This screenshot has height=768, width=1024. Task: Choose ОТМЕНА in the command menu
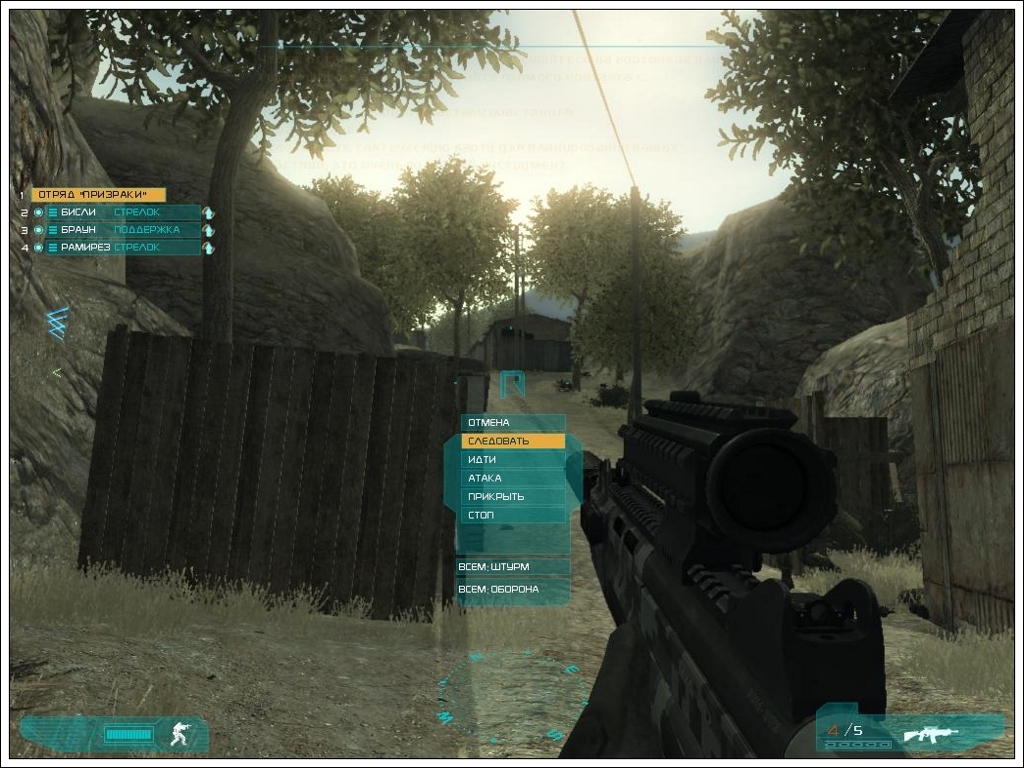click(x=512, y=423)
